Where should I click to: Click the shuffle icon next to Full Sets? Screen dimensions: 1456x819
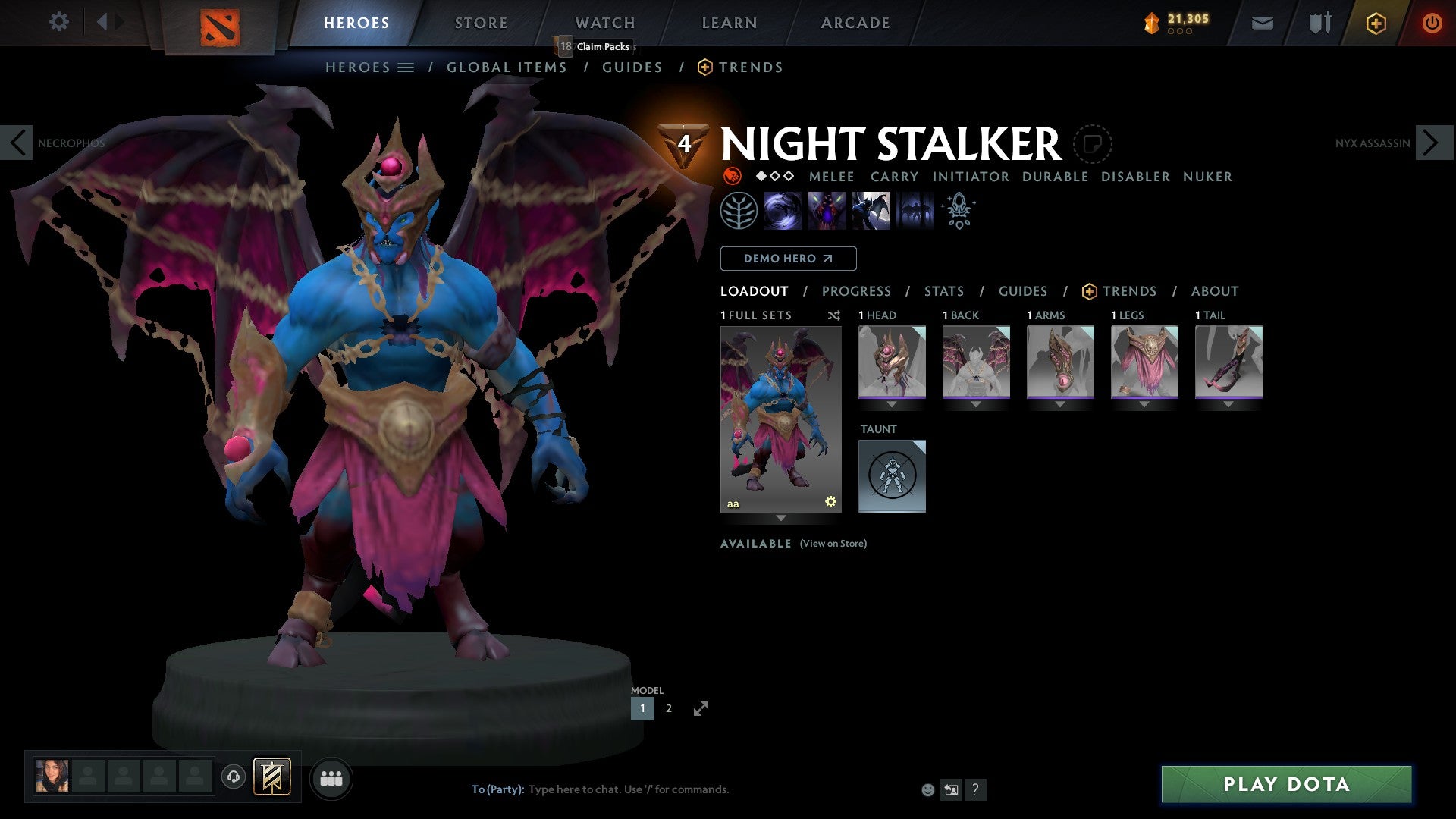click(834, 315)
